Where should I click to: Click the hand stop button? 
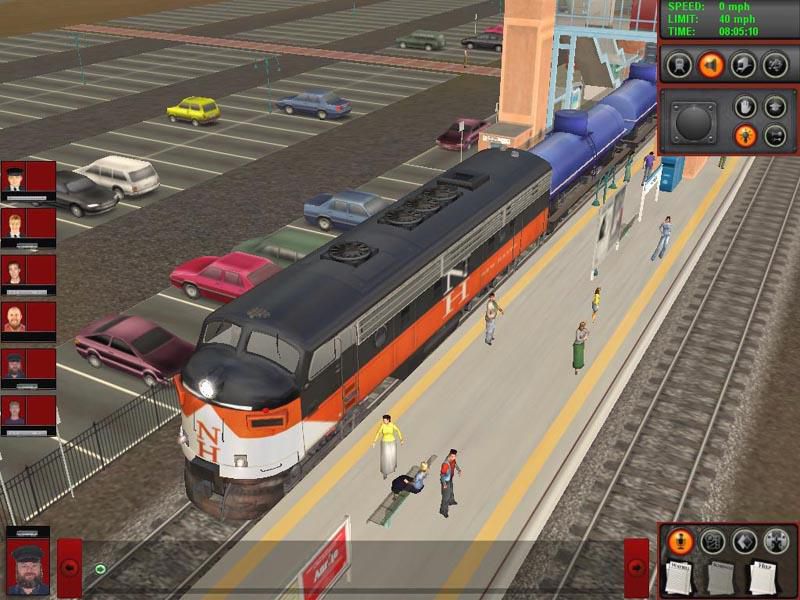point(744,106)
